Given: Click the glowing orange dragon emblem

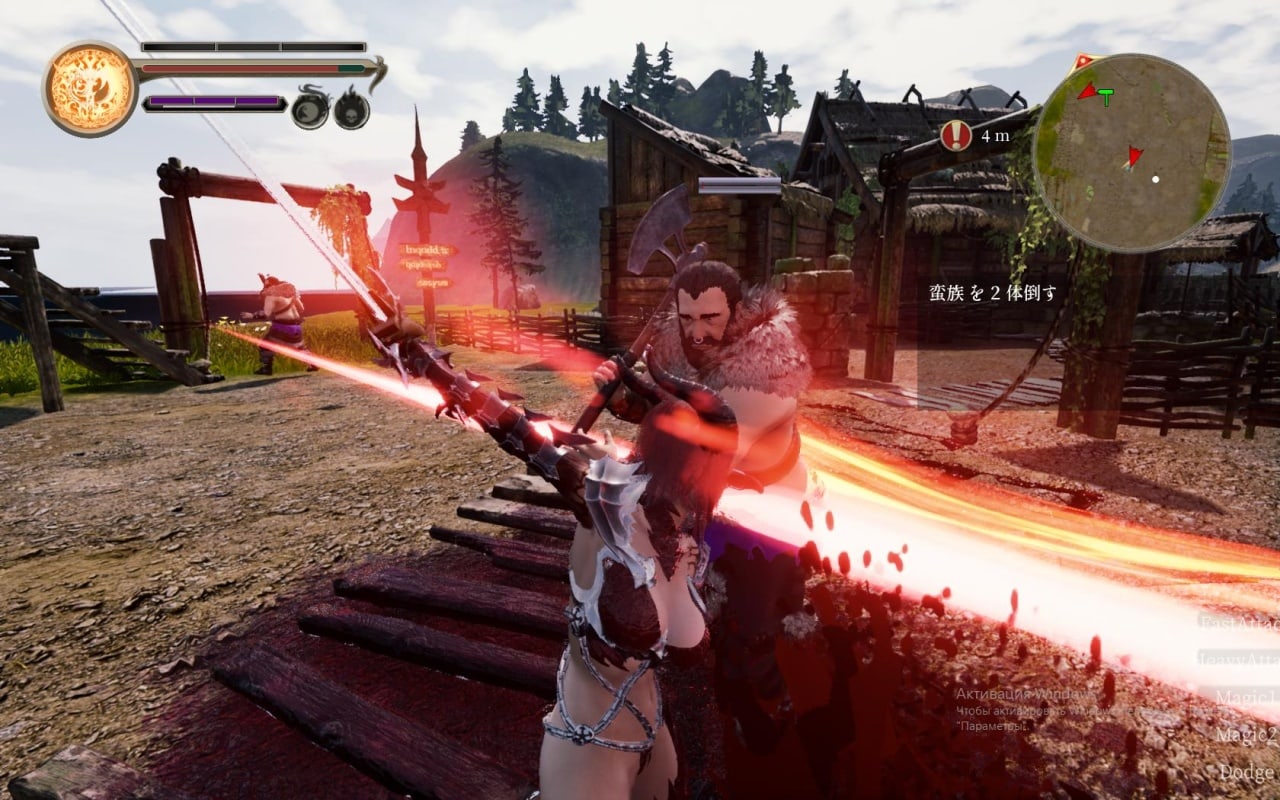Looking at the screenshot, I should click(x=90, y=89).
